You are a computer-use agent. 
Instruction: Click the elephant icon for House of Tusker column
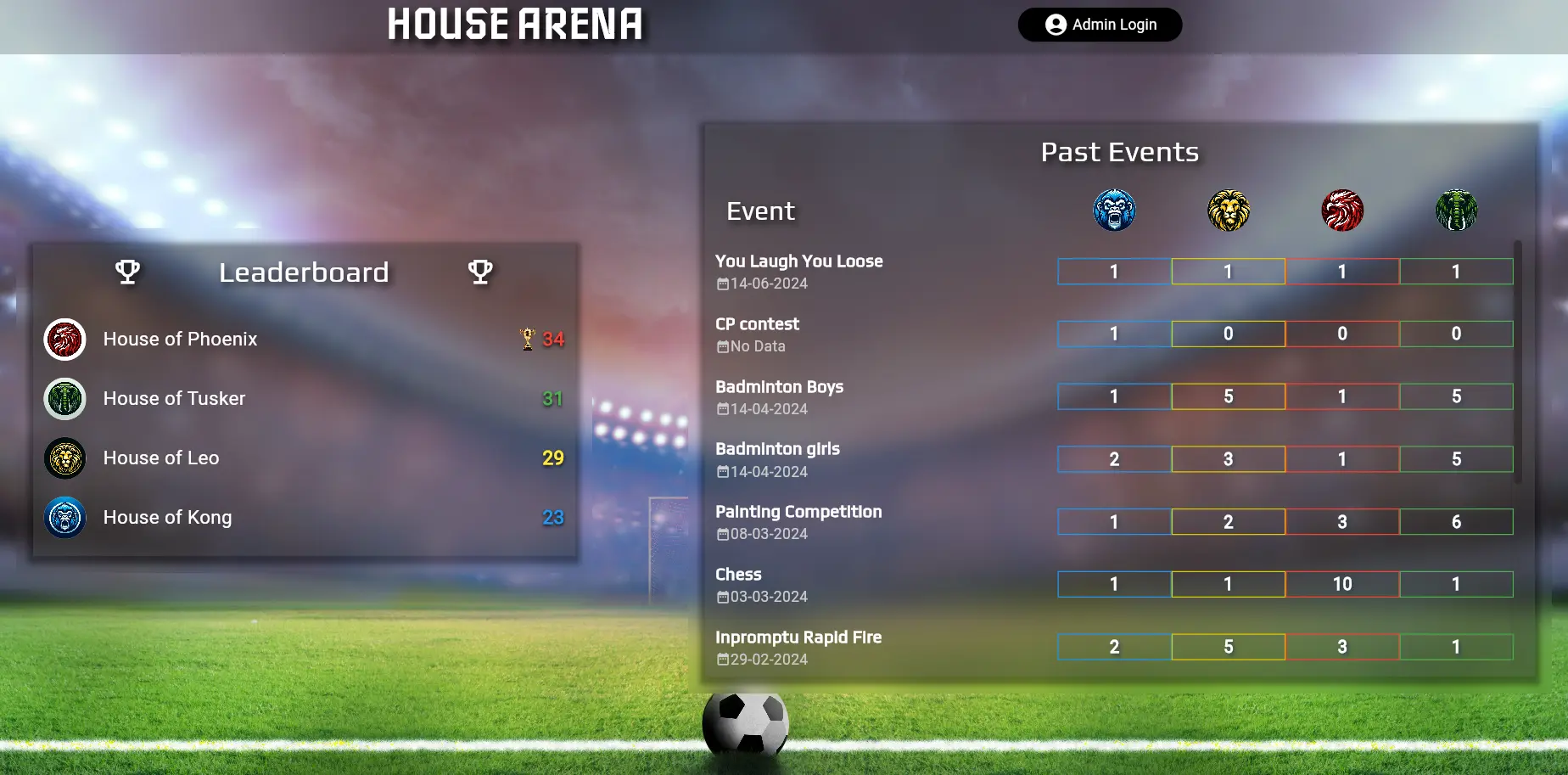[x=1457, y=211]
